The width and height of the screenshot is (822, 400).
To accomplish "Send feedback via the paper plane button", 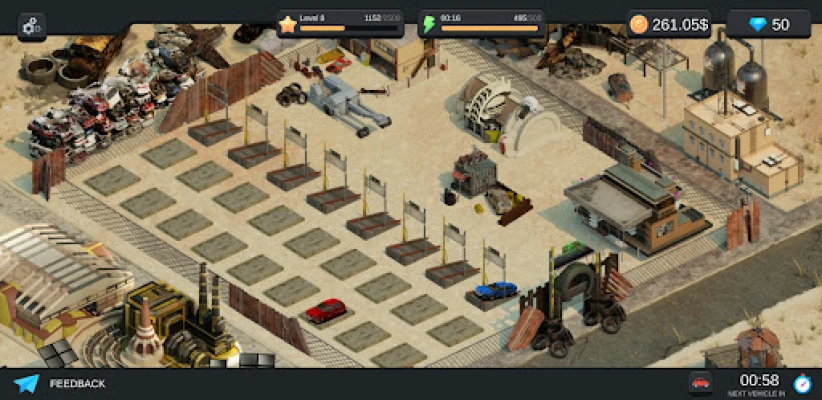I will pos(27,384).
